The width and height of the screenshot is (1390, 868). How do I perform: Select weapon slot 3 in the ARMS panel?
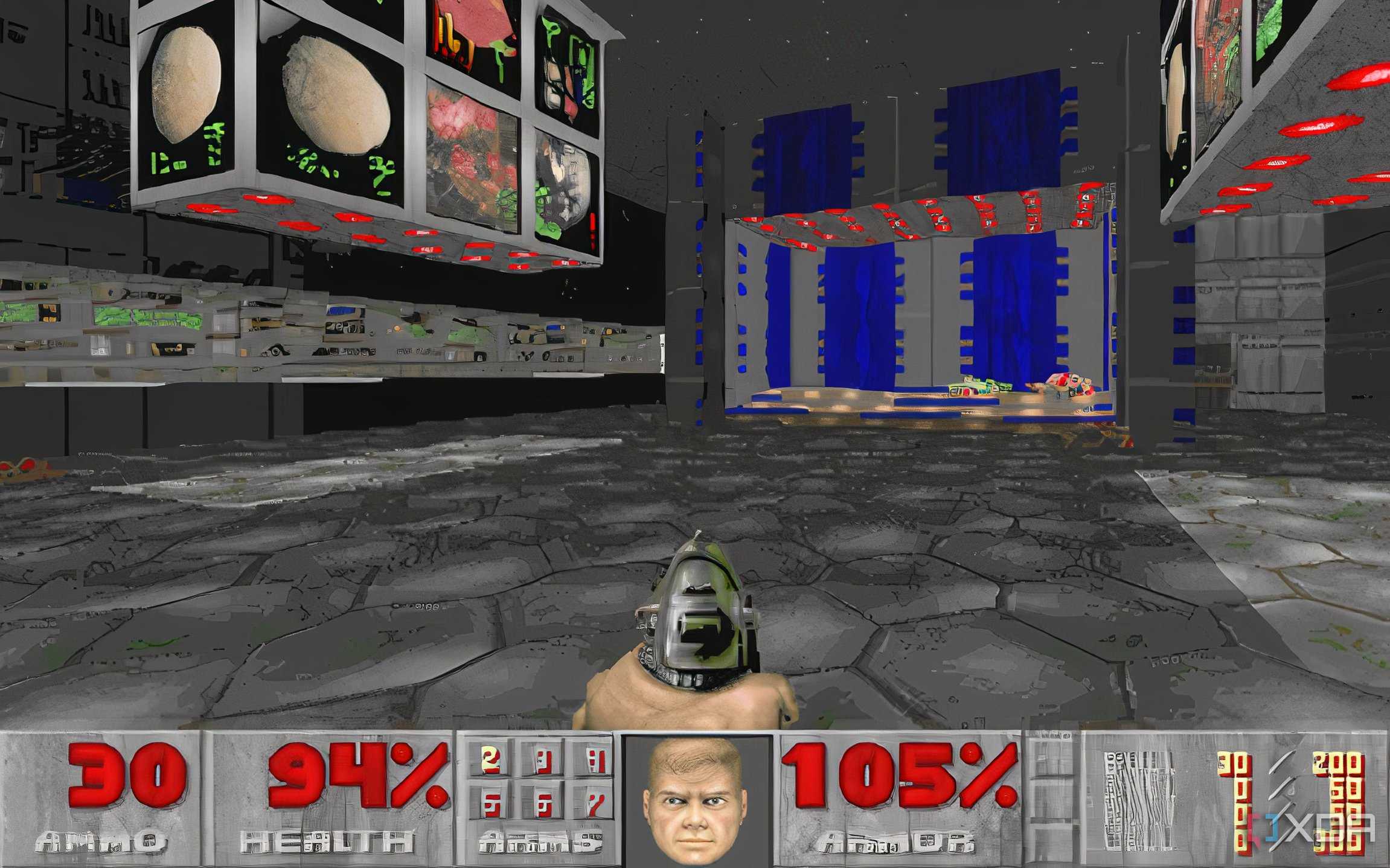pos(544,762)
